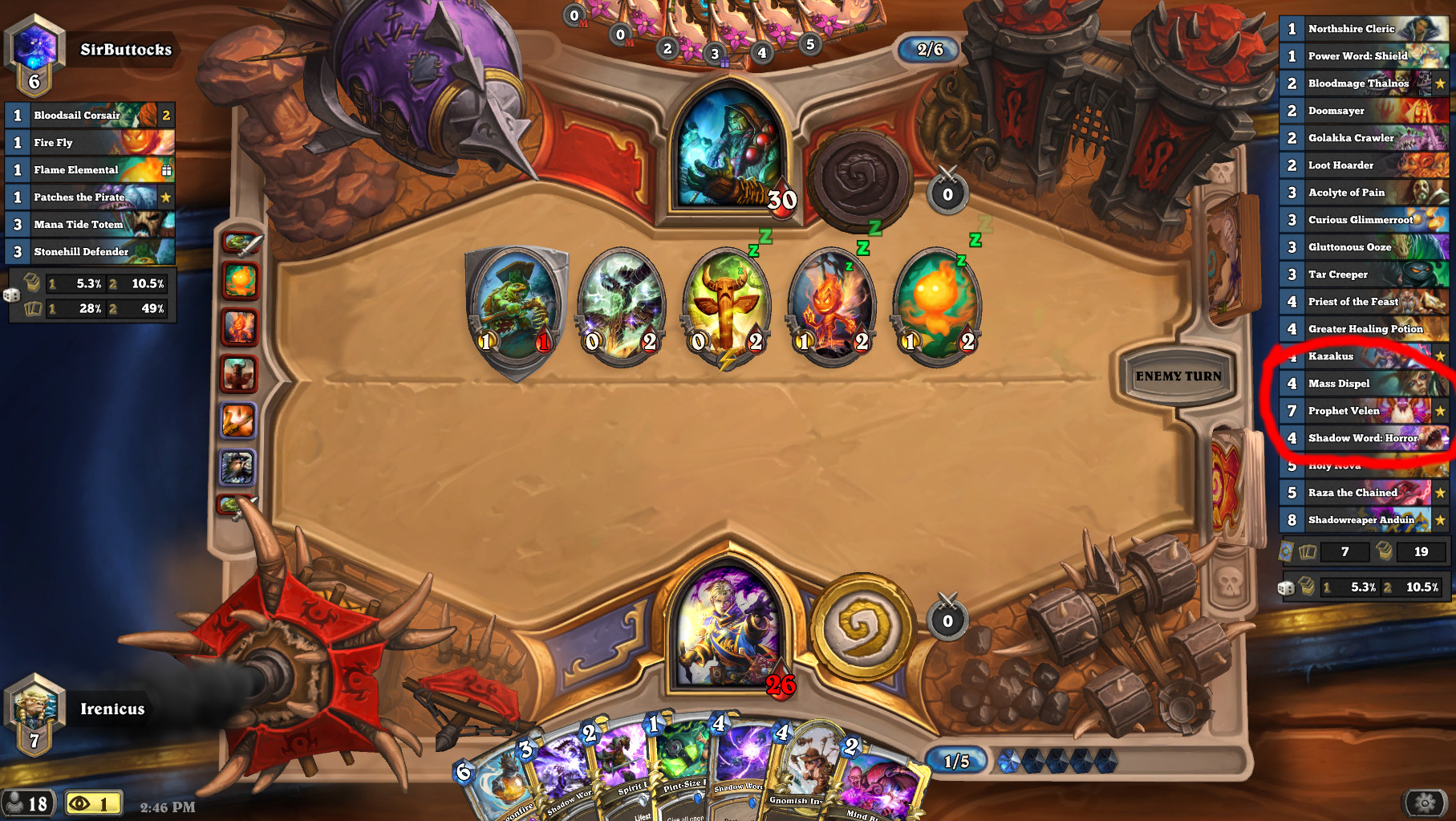Click the 2/6 counter at the top
Viewport: 1456px width, 821px height.
[x=931, y=49]
